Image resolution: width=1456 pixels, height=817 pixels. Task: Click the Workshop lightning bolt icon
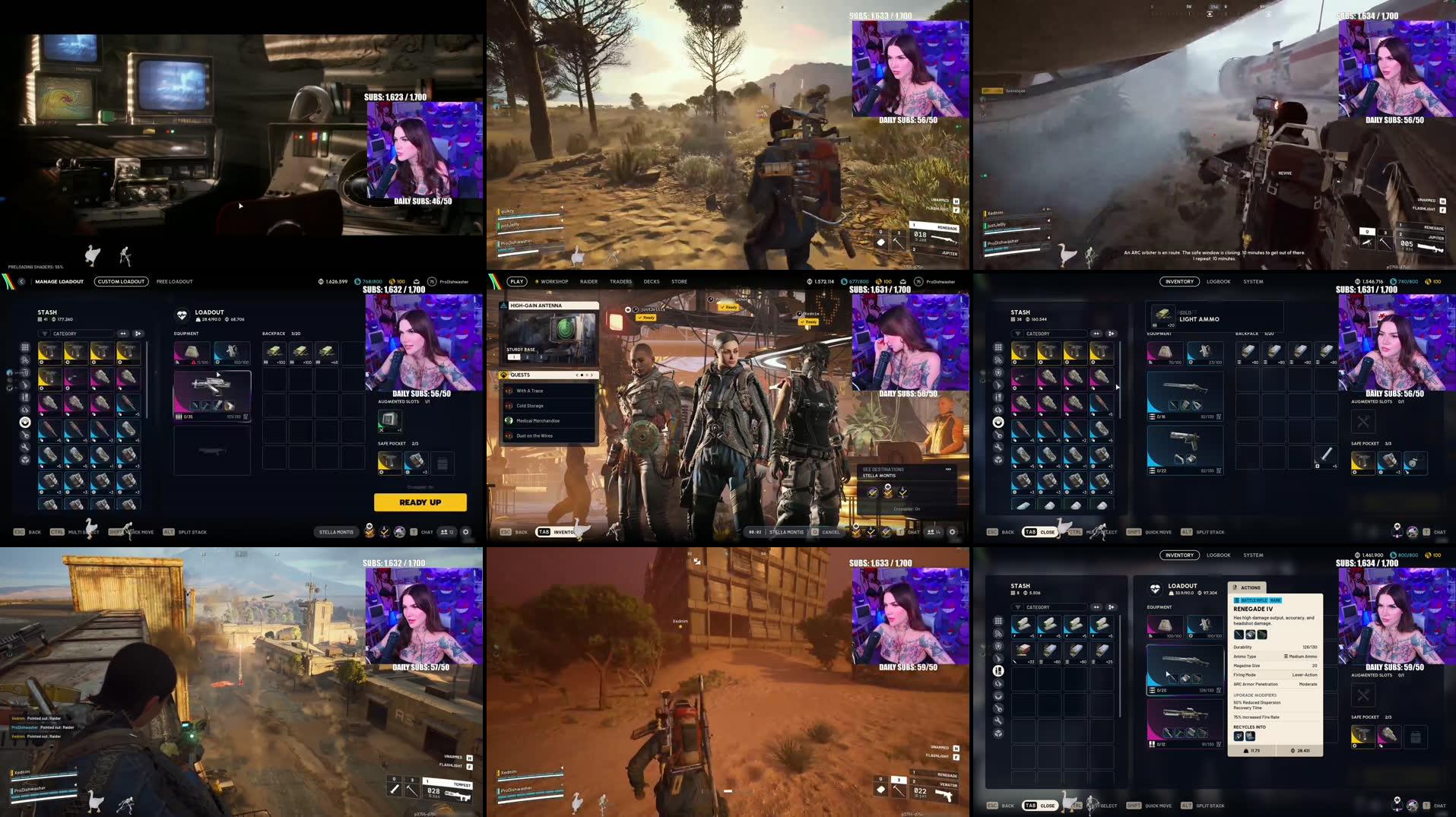538,281
